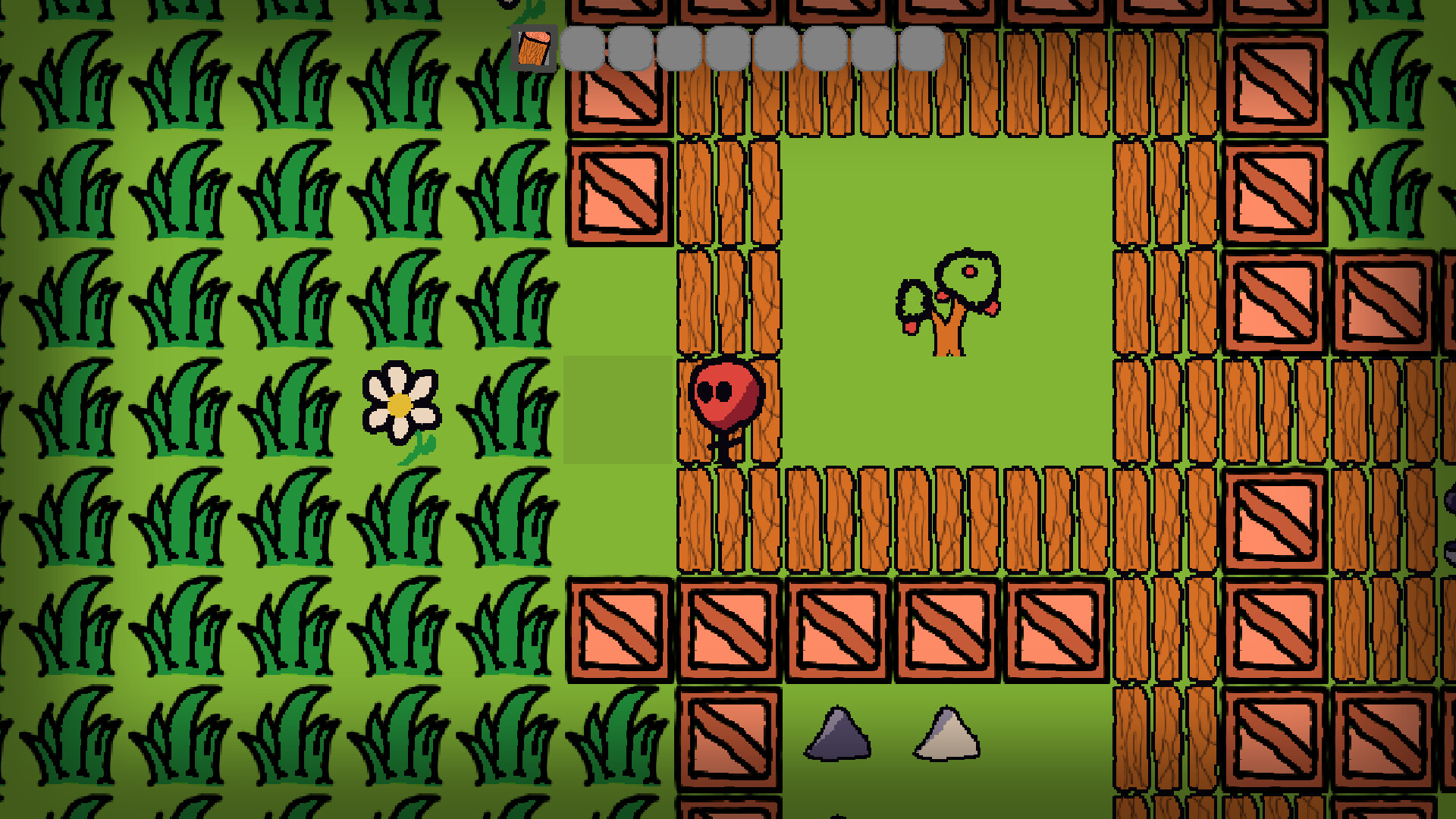
Task: Click the second empty hotbar slot
Action: tap(629, 49)
